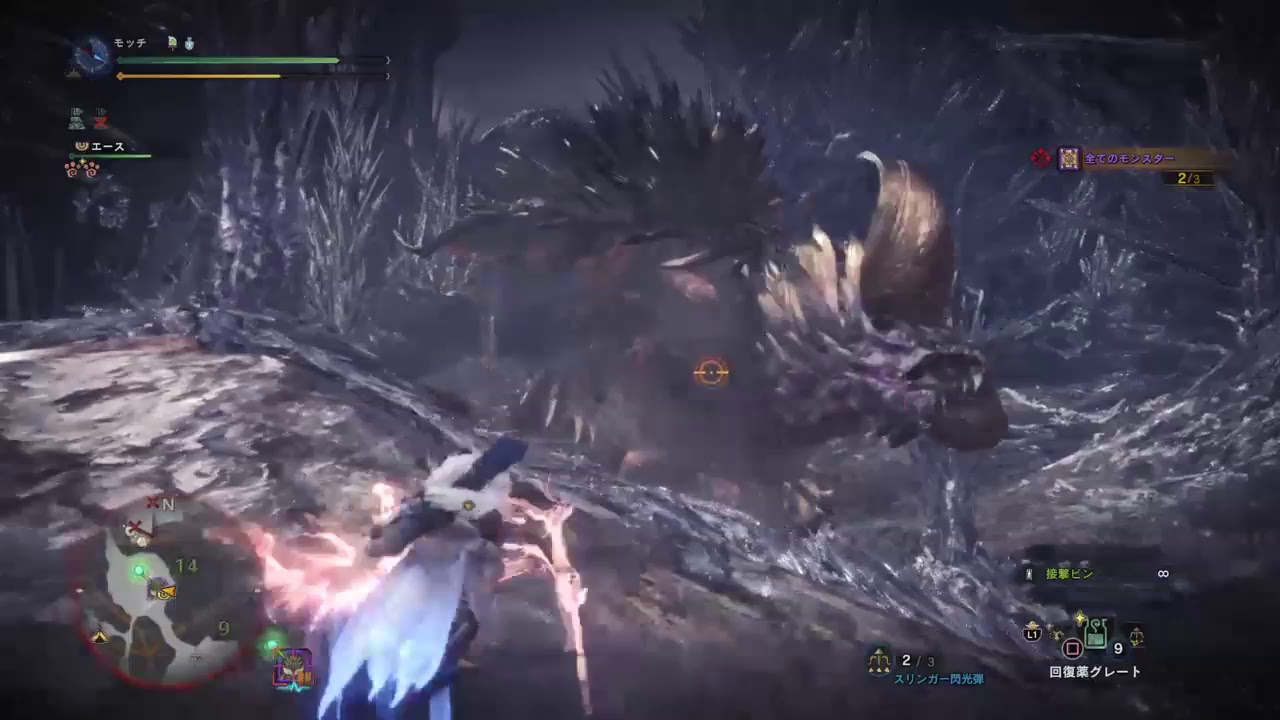Image resolution: width=1280 pixels, height=720 pixels.
Task: Select the 接撃ビン slinger ammo icon
Action: tap(1029, 574)
